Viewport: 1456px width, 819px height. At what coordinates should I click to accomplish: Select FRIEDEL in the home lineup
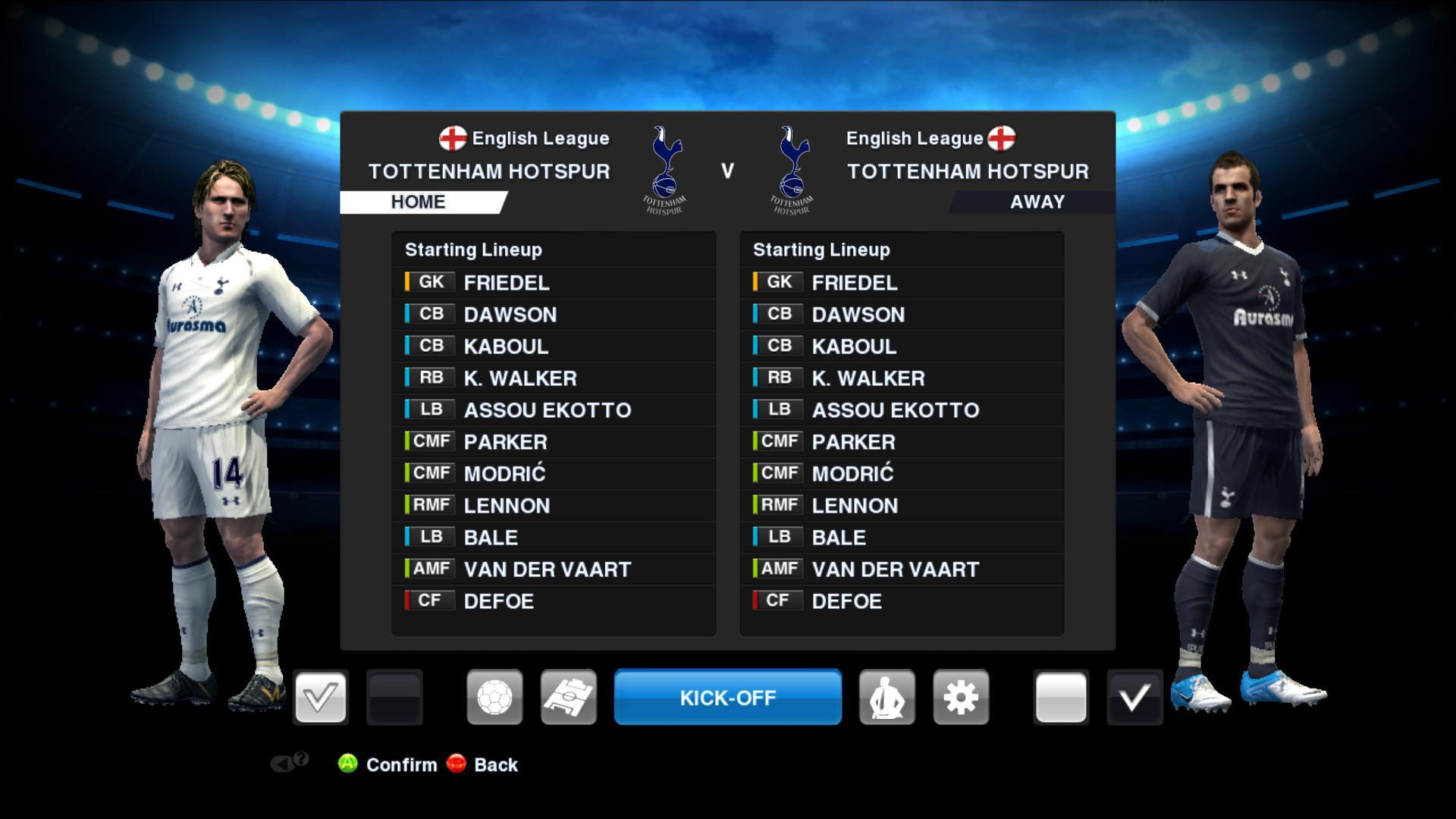point(506,283)
